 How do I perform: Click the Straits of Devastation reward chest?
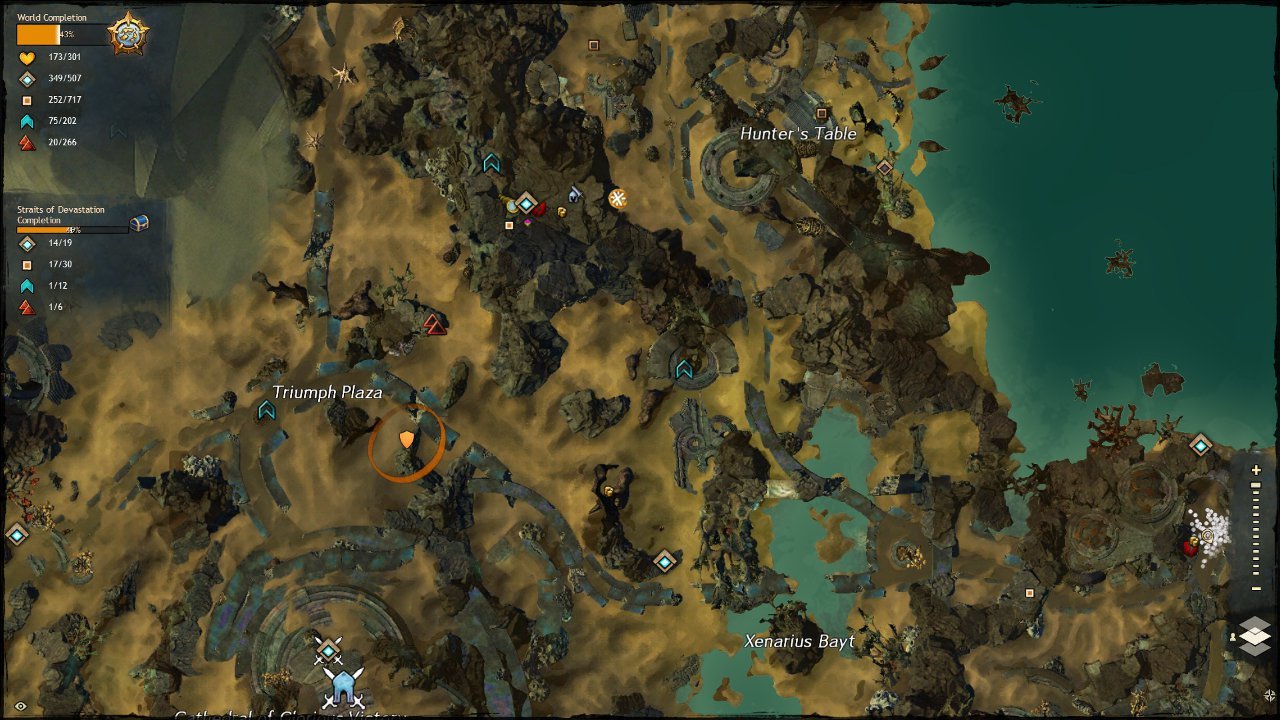tap(139, 223)
